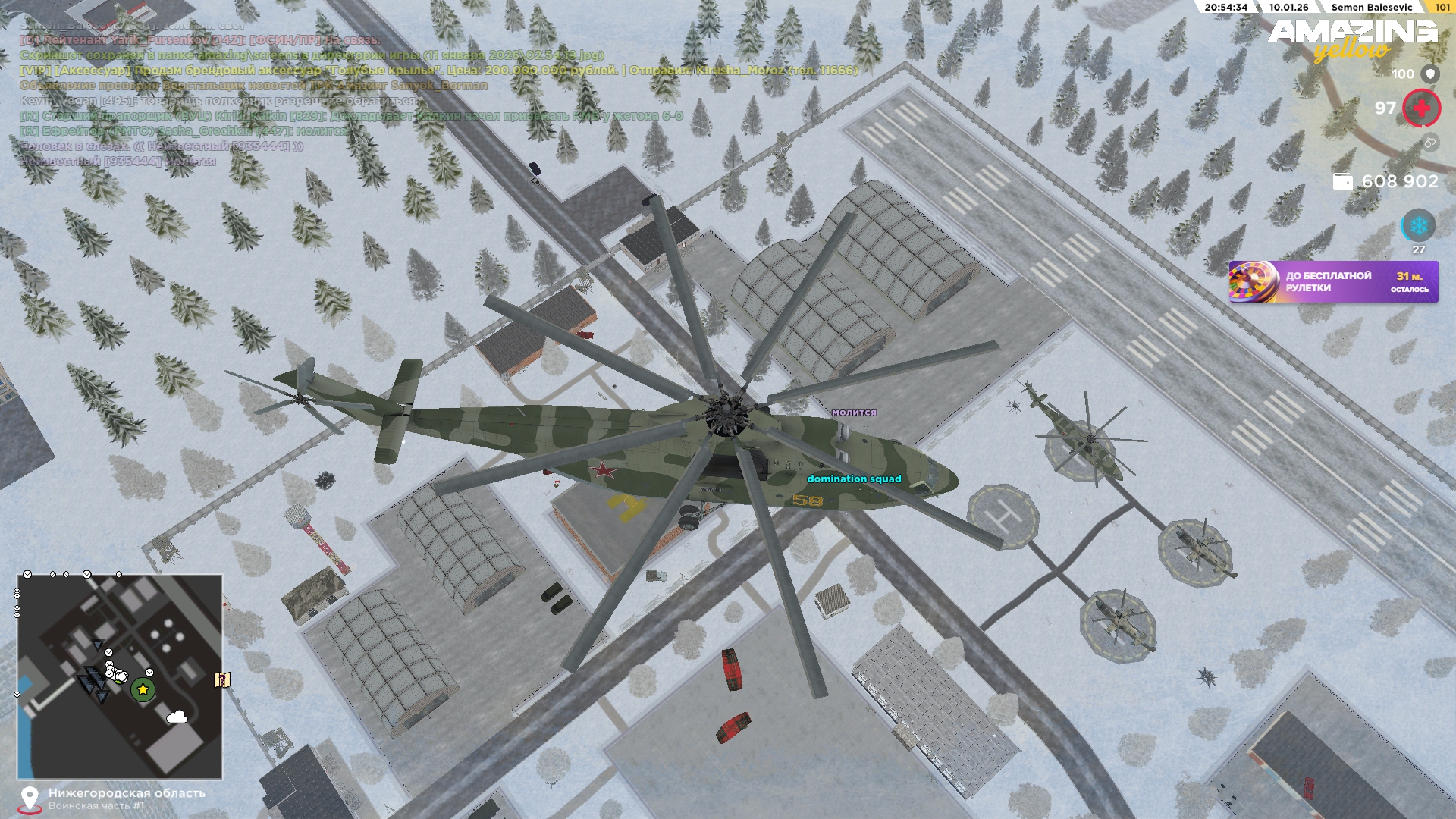This screenshot has width=1456, height=819.
Task: Click the question-mark map icon beside minimap
Action: pyautogui.click(x=222, y=679)
